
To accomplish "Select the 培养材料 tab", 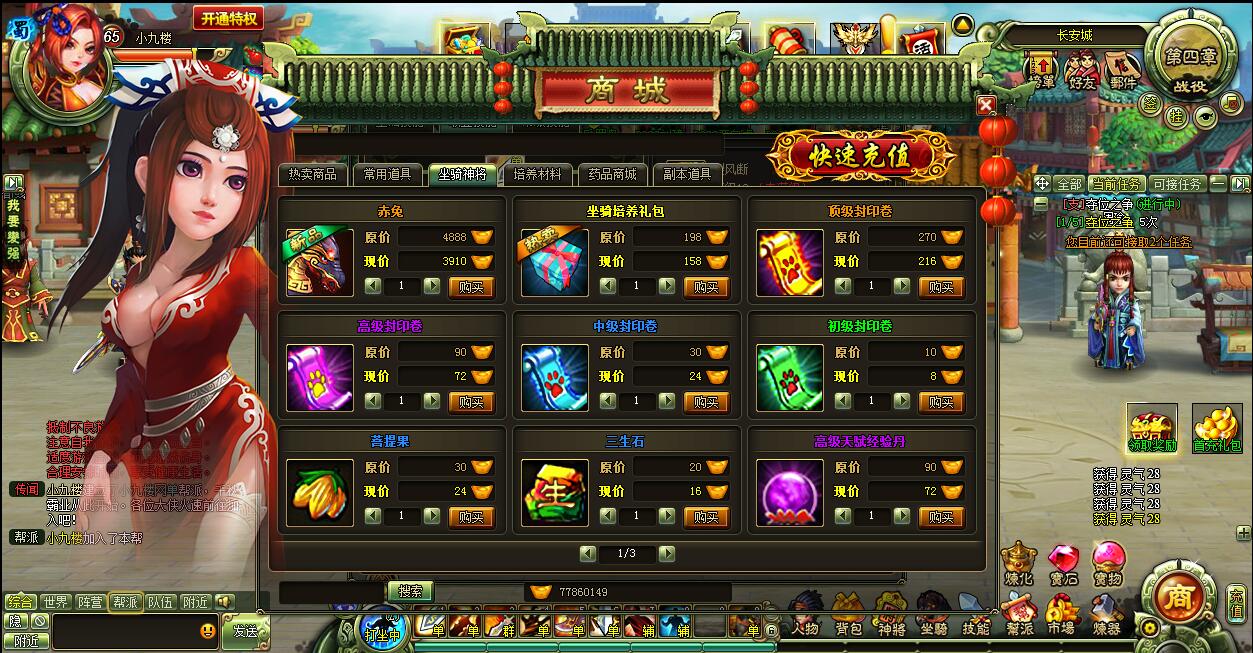I will pyautogui.click(x=537, y=174).
